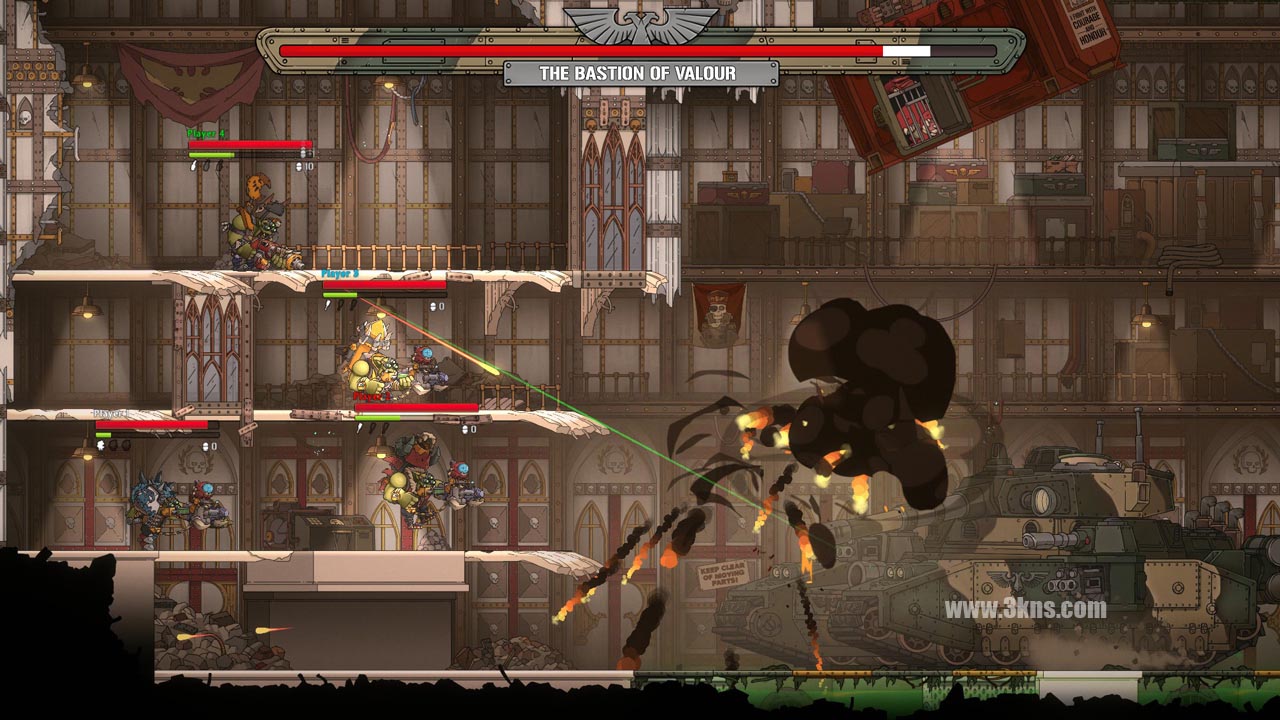The height and width of the screenshot is (720, 1280).
Task: Select Player 4's grenade count icon
Action: [299, 167]
